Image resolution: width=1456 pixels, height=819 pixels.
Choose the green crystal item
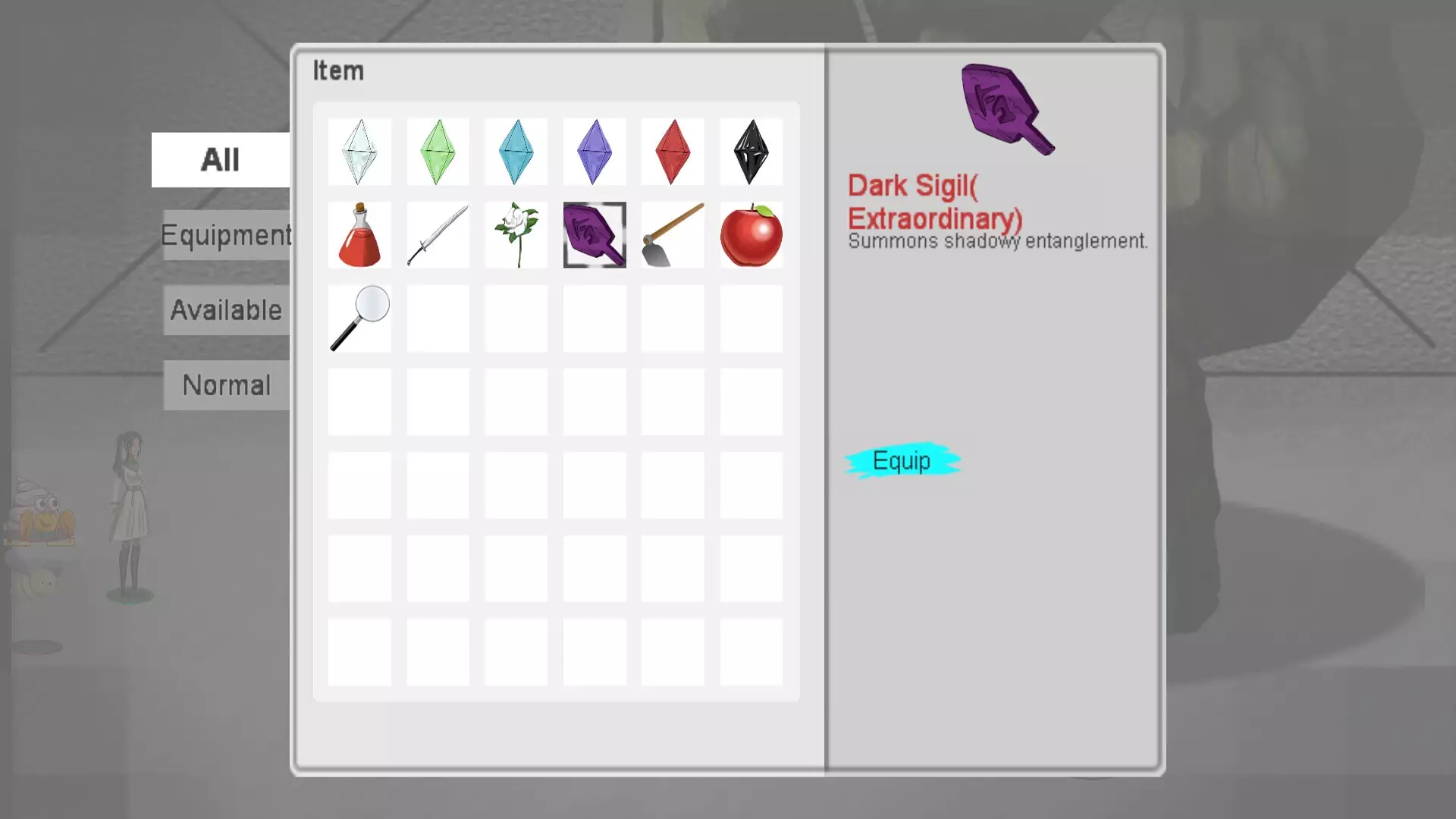pyautogui.click(x=438, y=152)
